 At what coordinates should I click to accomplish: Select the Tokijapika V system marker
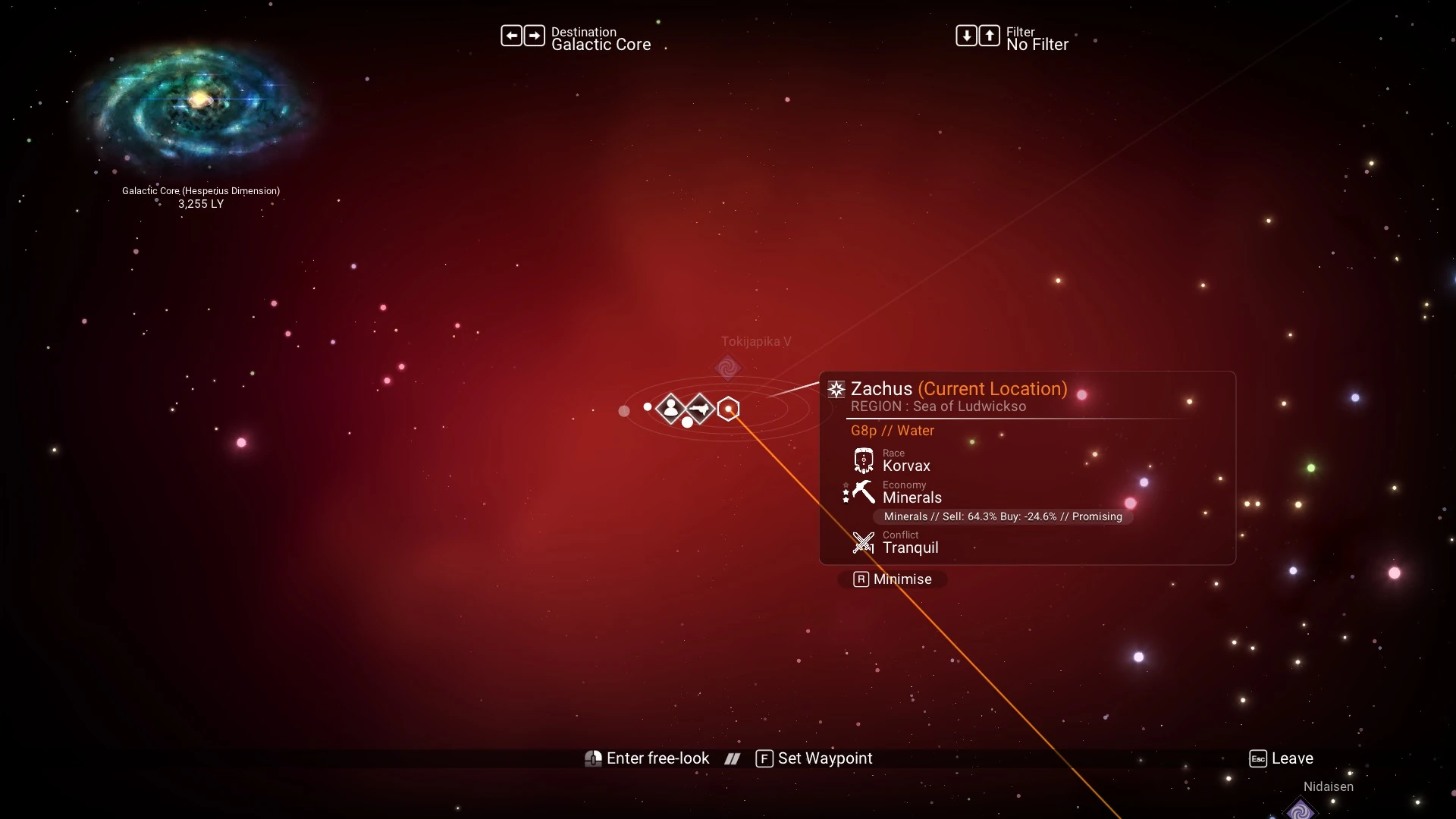pyautogui.click(x=727, y=368)
